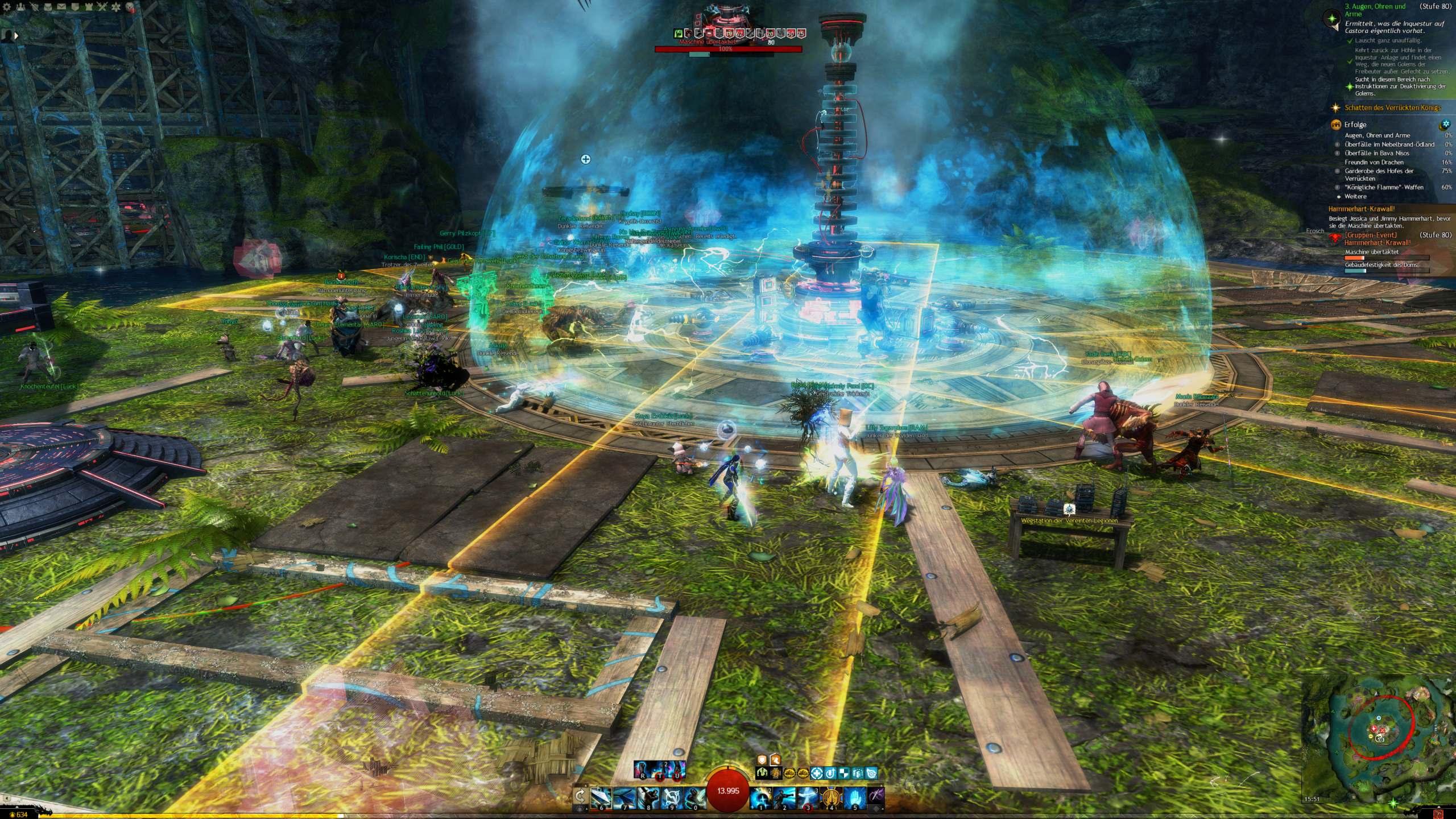Expand the party portrait arrow

(16, 35)
